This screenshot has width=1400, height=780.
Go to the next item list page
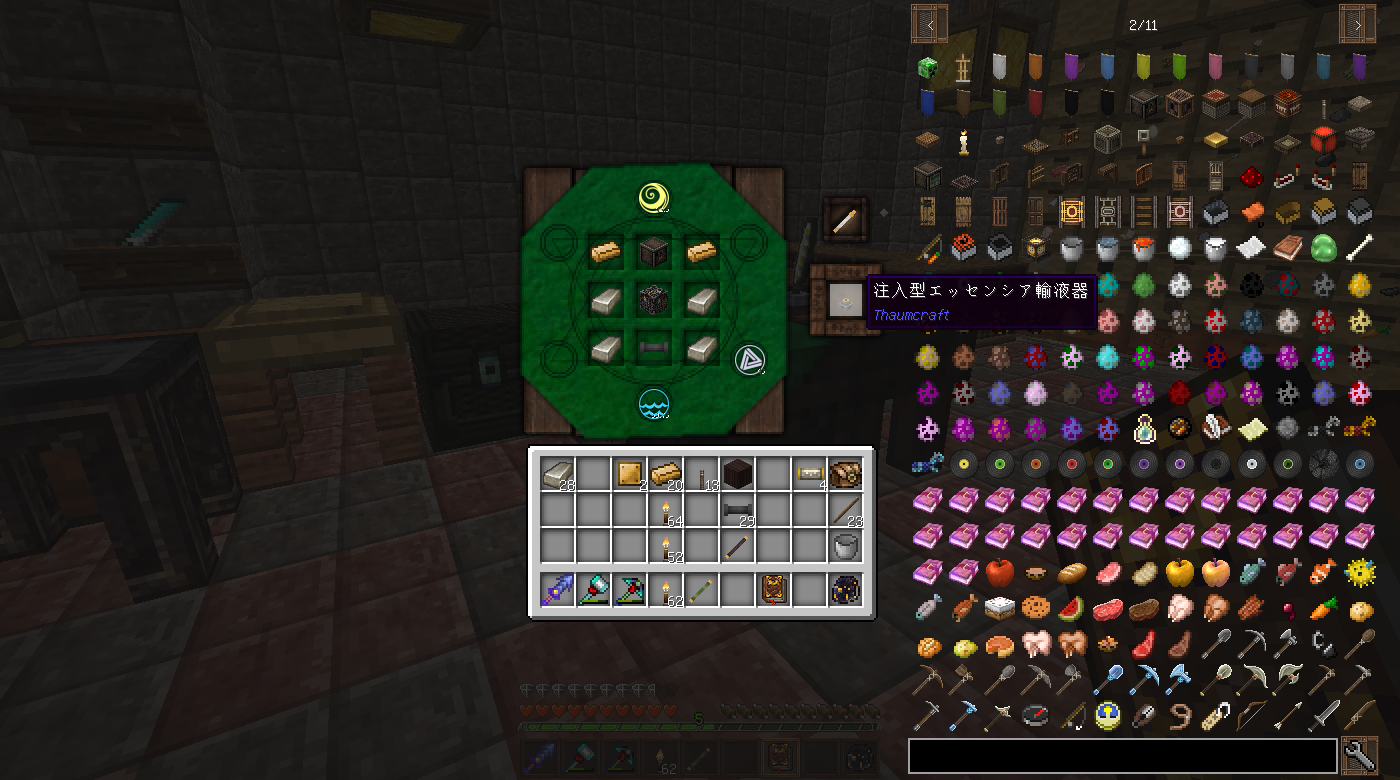(x=1357, y=24)
